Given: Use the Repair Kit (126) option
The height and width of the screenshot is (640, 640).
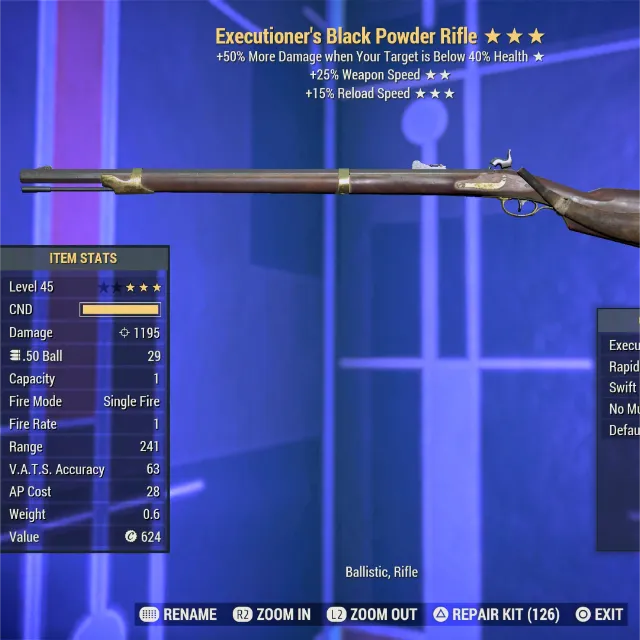Looking at the screenshot, I should [x=496, y=614].
